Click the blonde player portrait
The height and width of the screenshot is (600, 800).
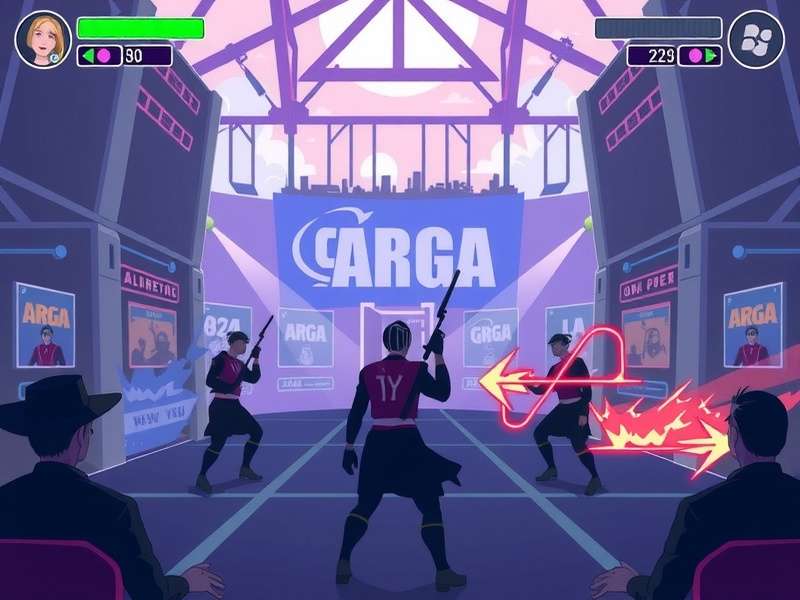pos(43,39)
